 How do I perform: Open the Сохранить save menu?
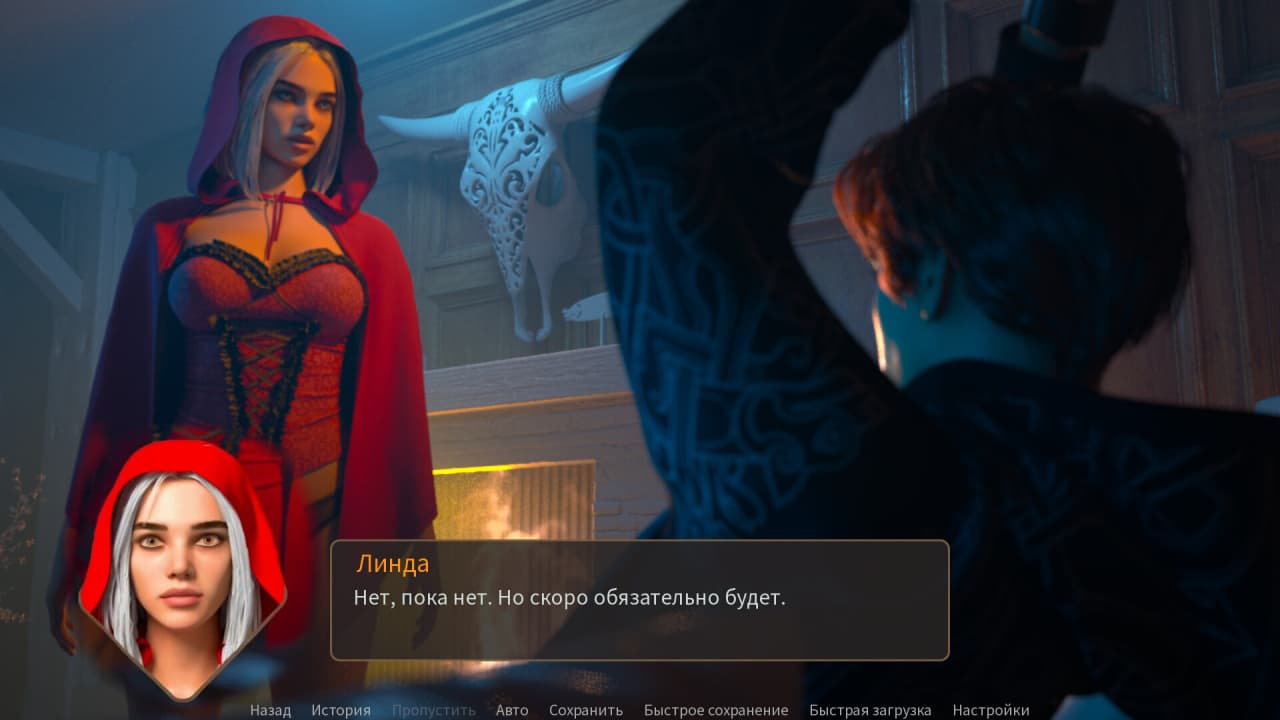pyautogui.click(x=585, y=710)
